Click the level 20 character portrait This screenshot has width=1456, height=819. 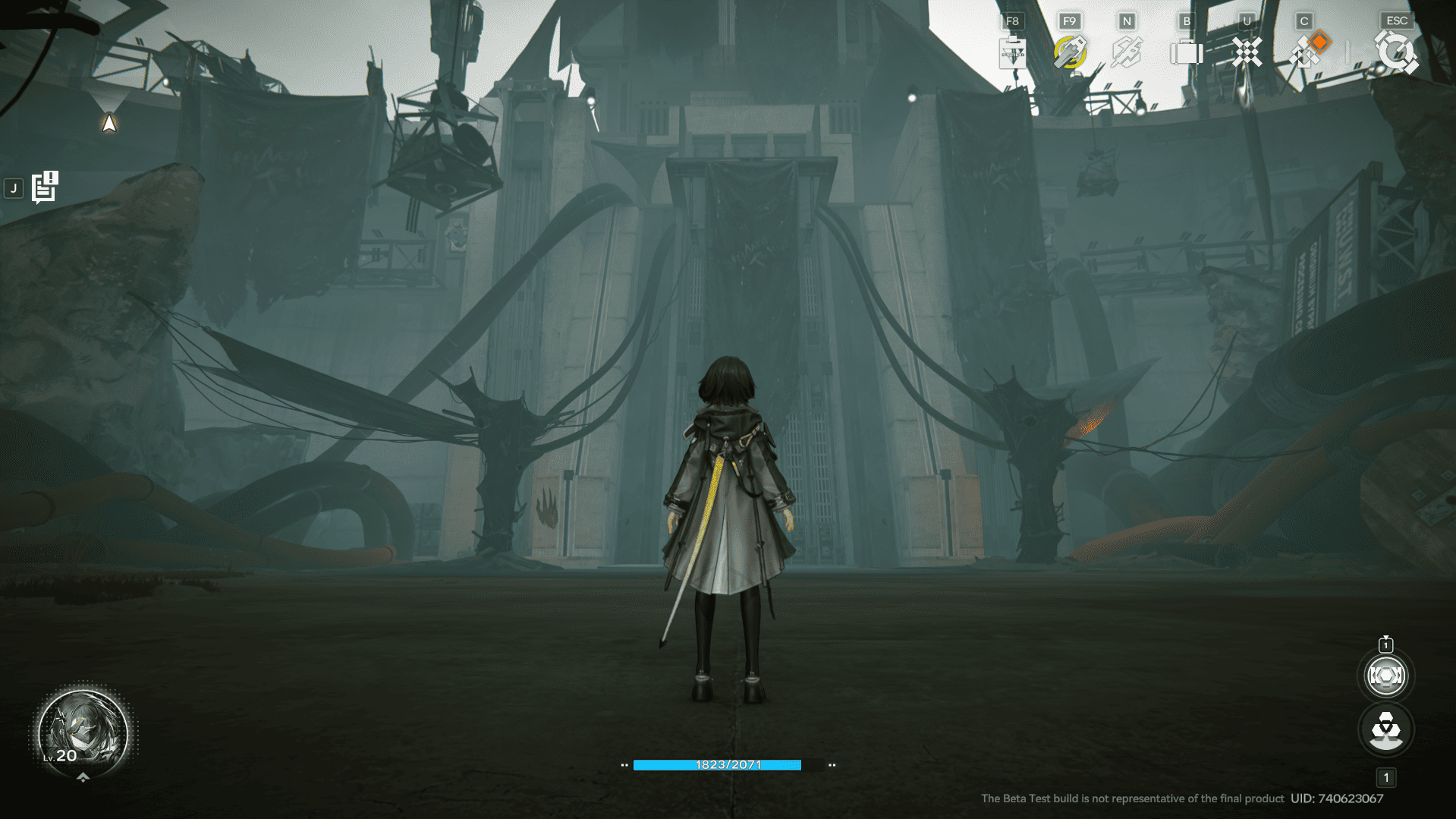click(x=83, y=732)
